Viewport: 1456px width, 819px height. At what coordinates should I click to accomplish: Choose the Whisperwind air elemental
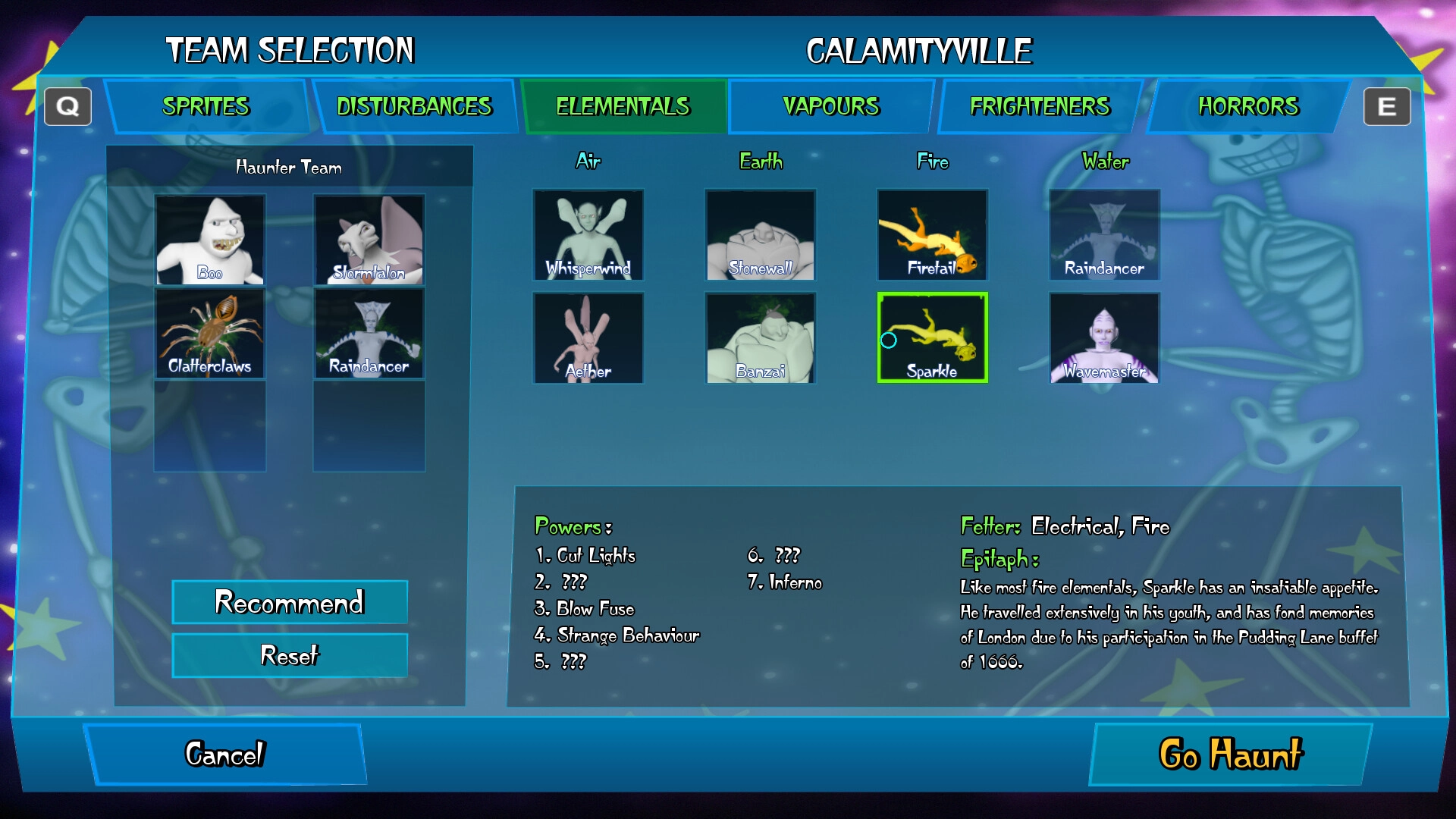588,235
